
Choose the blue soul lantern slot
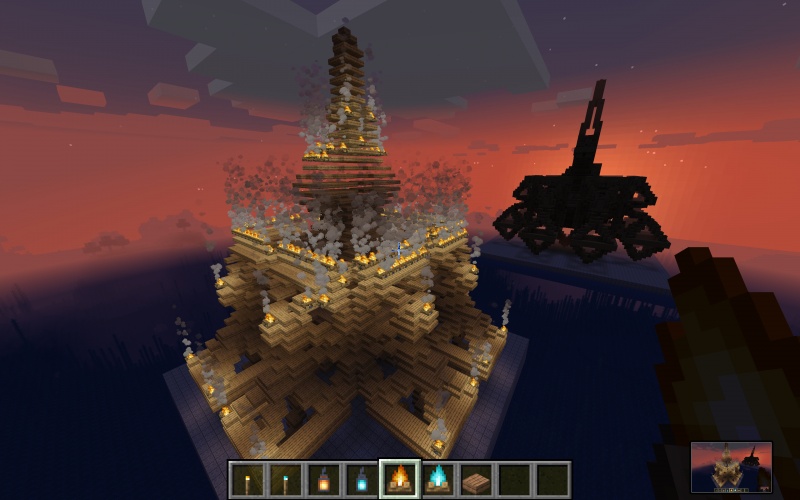pos(361,479)
